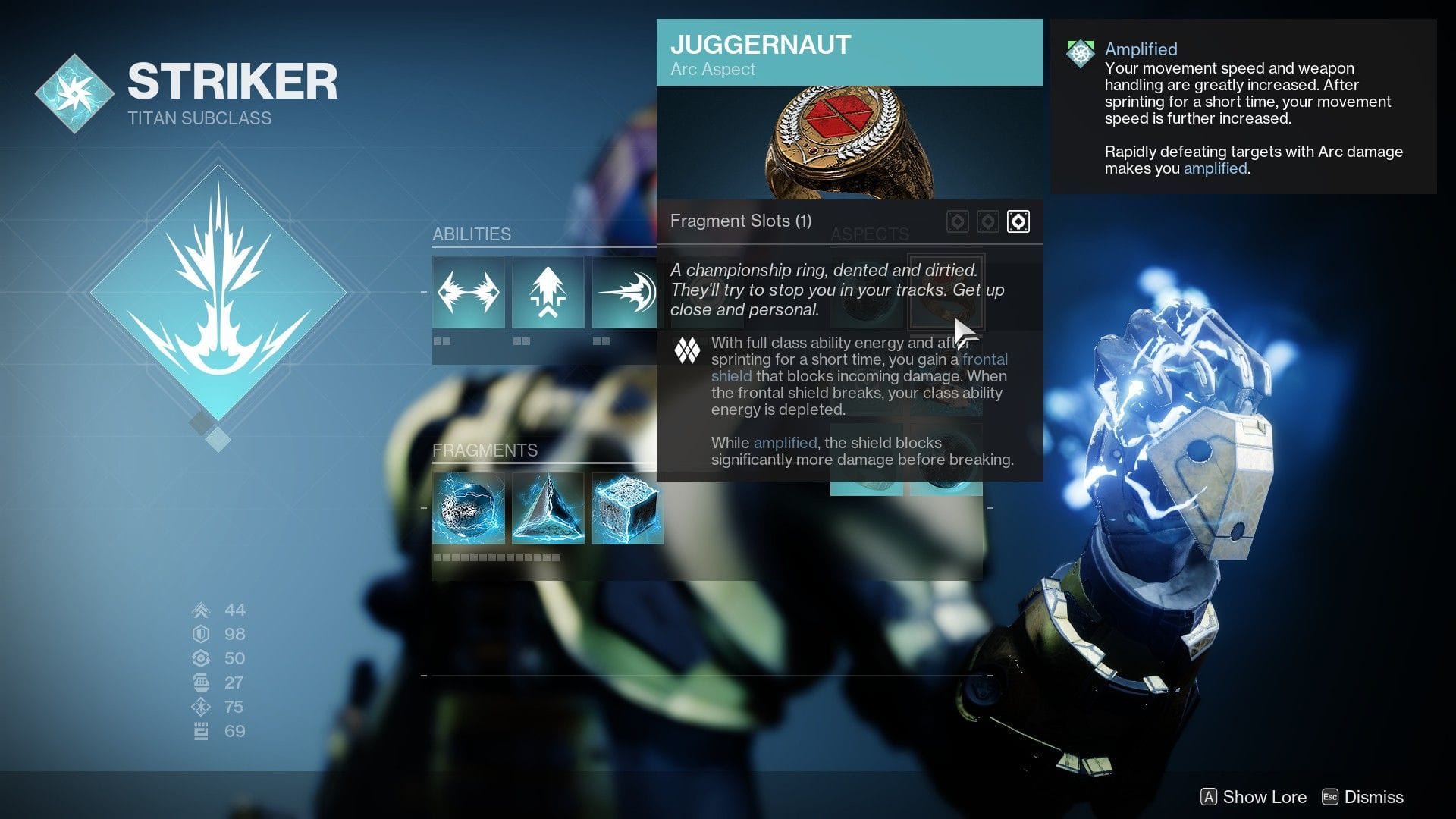Click the Juggernaut aspect diamond glyph beside its description
Screen dimensions: 1456x819
point(687,351)
